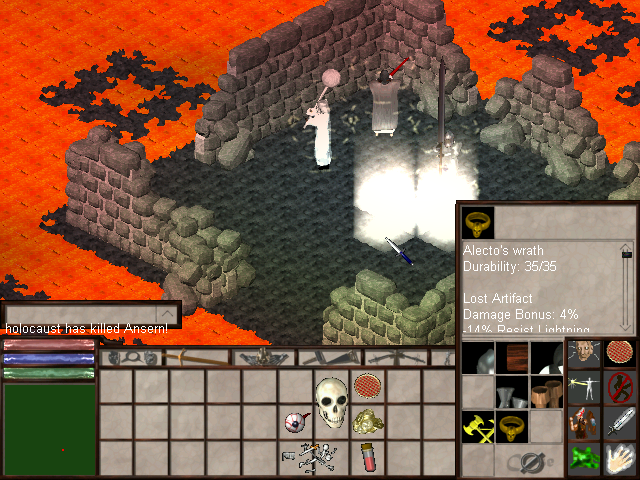Open the character face portrait

coord(584,356)
